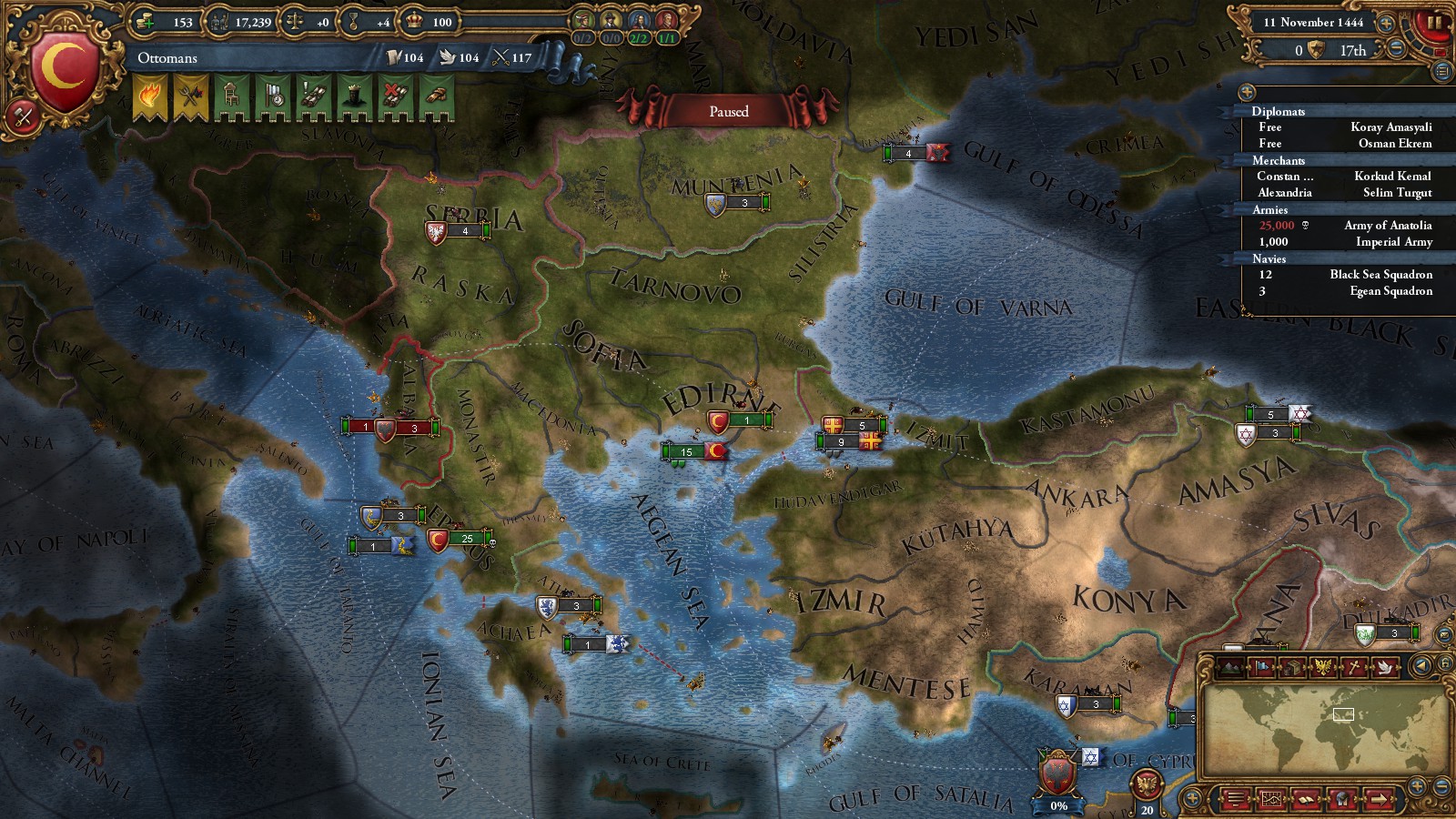1456x819 pixels.
Task: Open the gauntlet alert banner
Action: 436,96
